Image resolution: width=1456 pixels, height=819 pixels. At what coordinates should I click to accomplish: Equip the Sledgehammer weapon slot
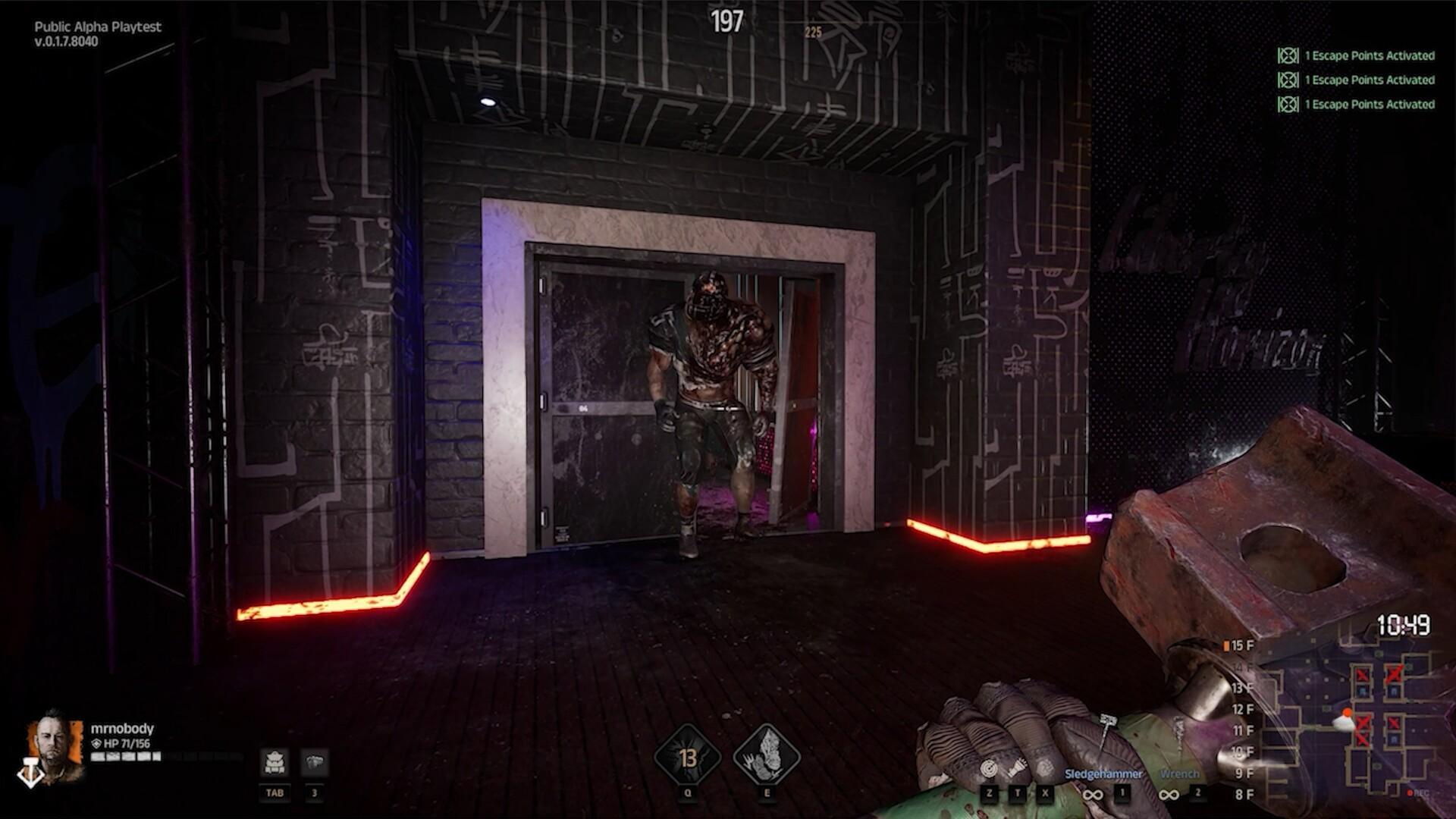[x=1103, y=774]
